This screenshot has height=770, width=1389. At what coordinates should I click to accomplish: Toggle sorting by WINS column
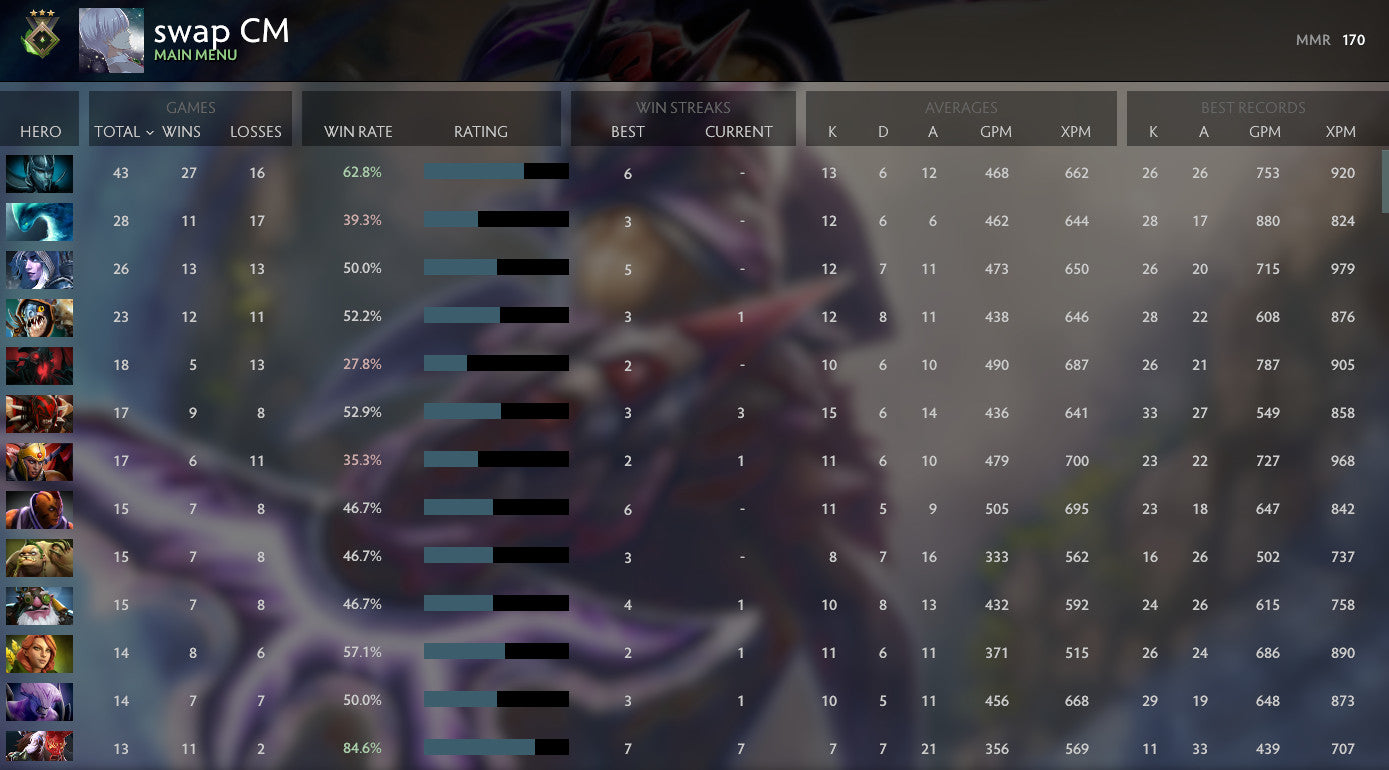click(190, 132)
